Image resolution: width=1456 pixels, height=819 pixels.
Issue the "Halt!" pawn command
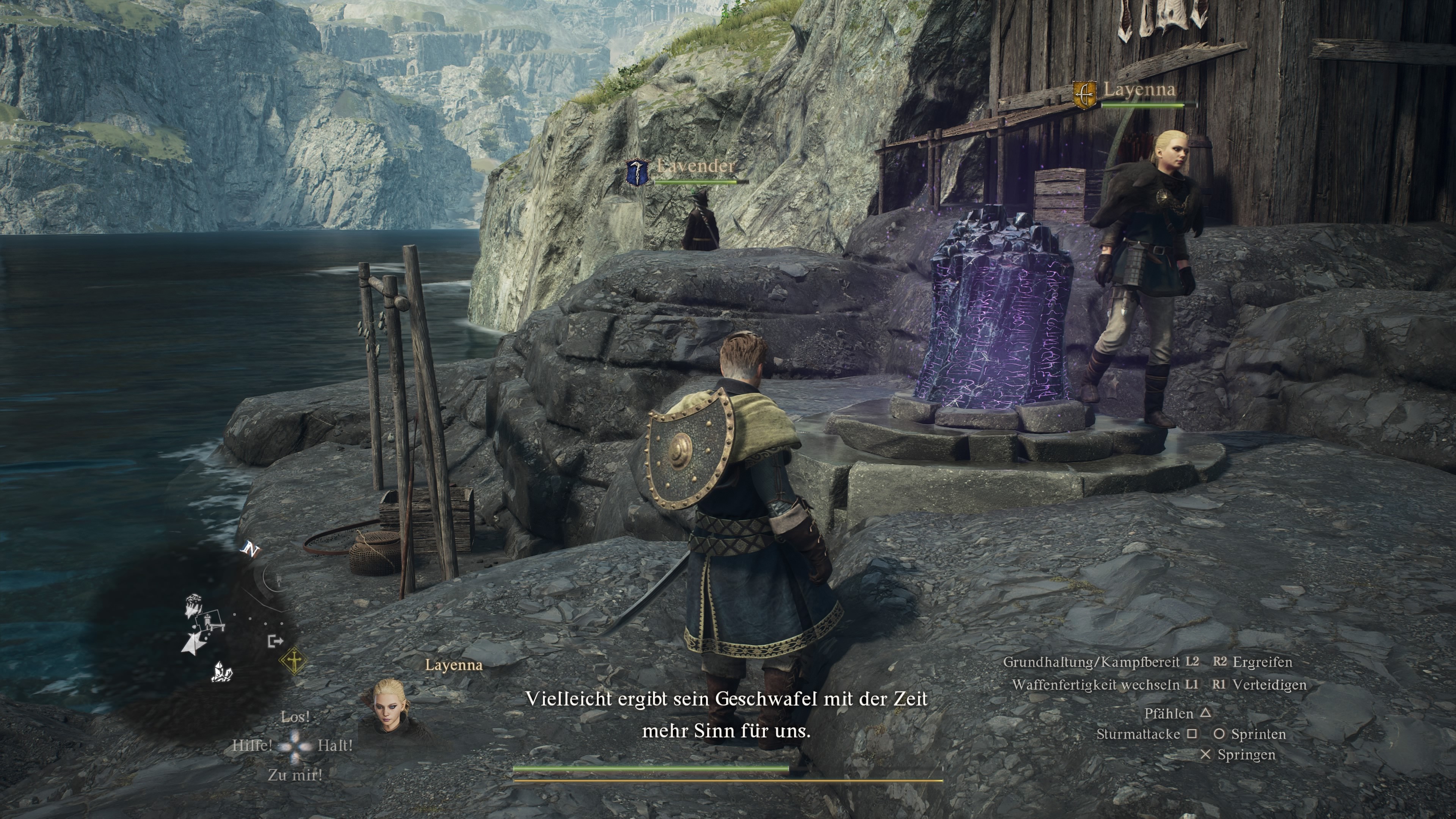tap(335, 745)
